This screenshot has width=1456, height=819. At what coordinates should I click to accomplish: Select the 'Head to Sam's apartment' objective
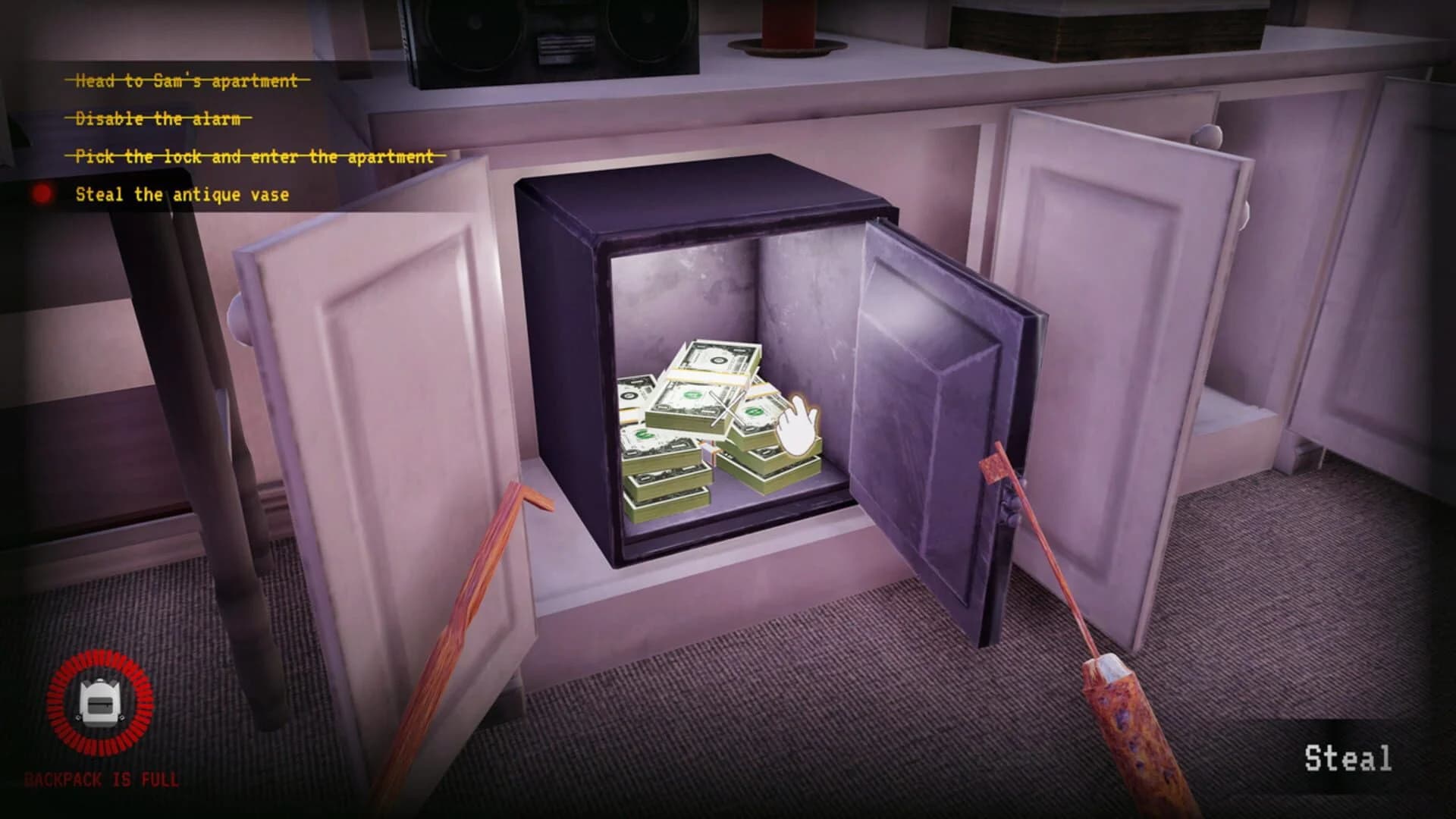186,80
